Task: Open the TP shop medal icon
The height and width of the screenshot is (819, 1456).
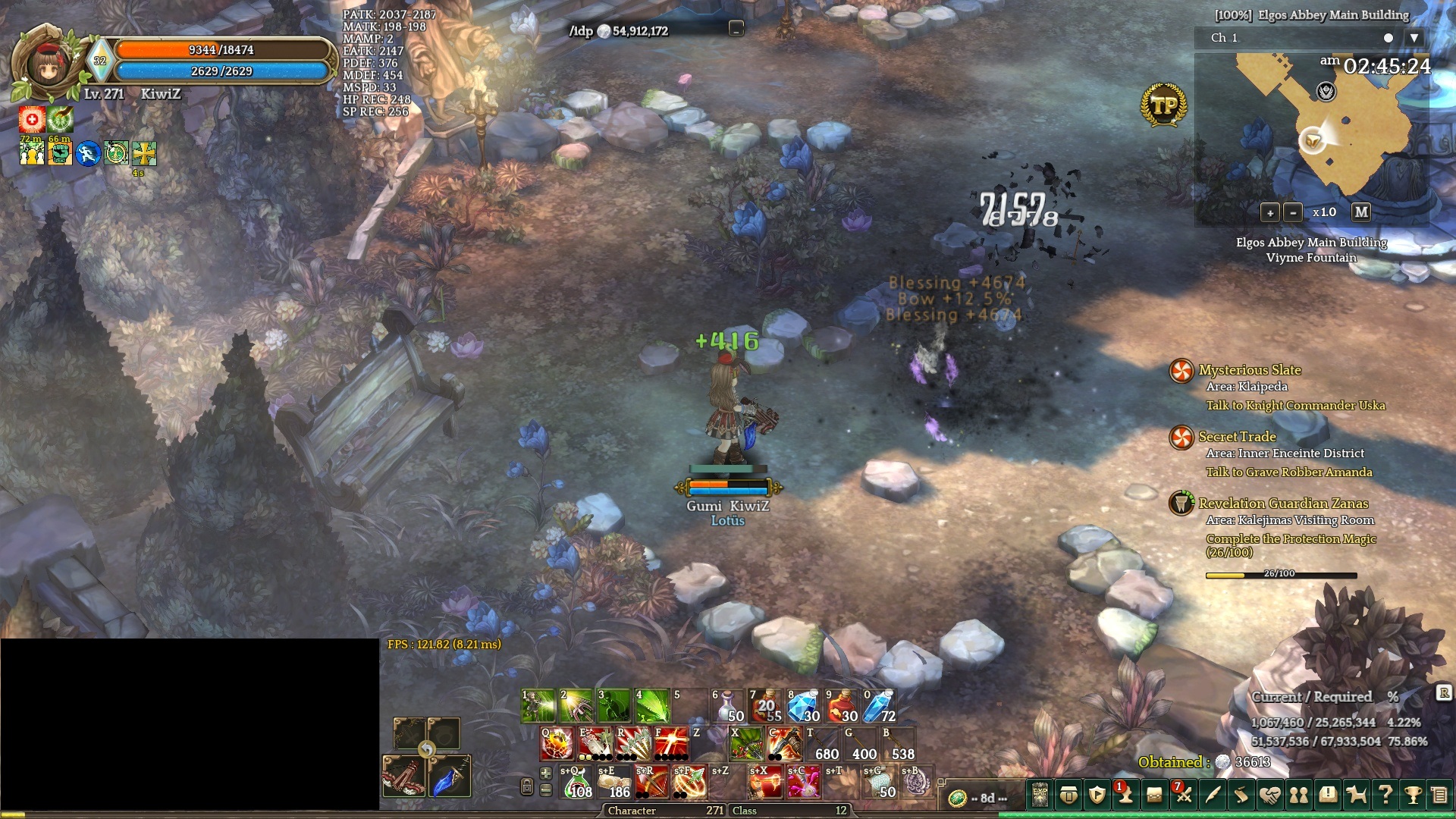Action: (1163, 105)
